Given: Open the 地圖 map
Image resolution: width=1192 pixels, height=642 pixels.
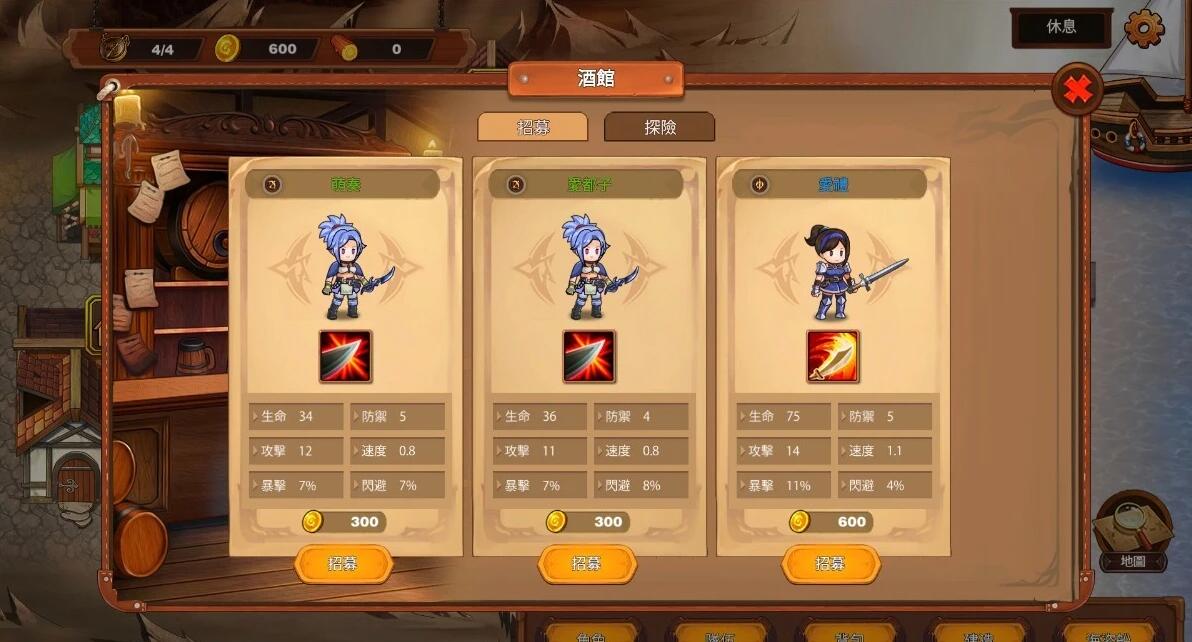Looking at the screenshot, I should tap(1133, 532).
